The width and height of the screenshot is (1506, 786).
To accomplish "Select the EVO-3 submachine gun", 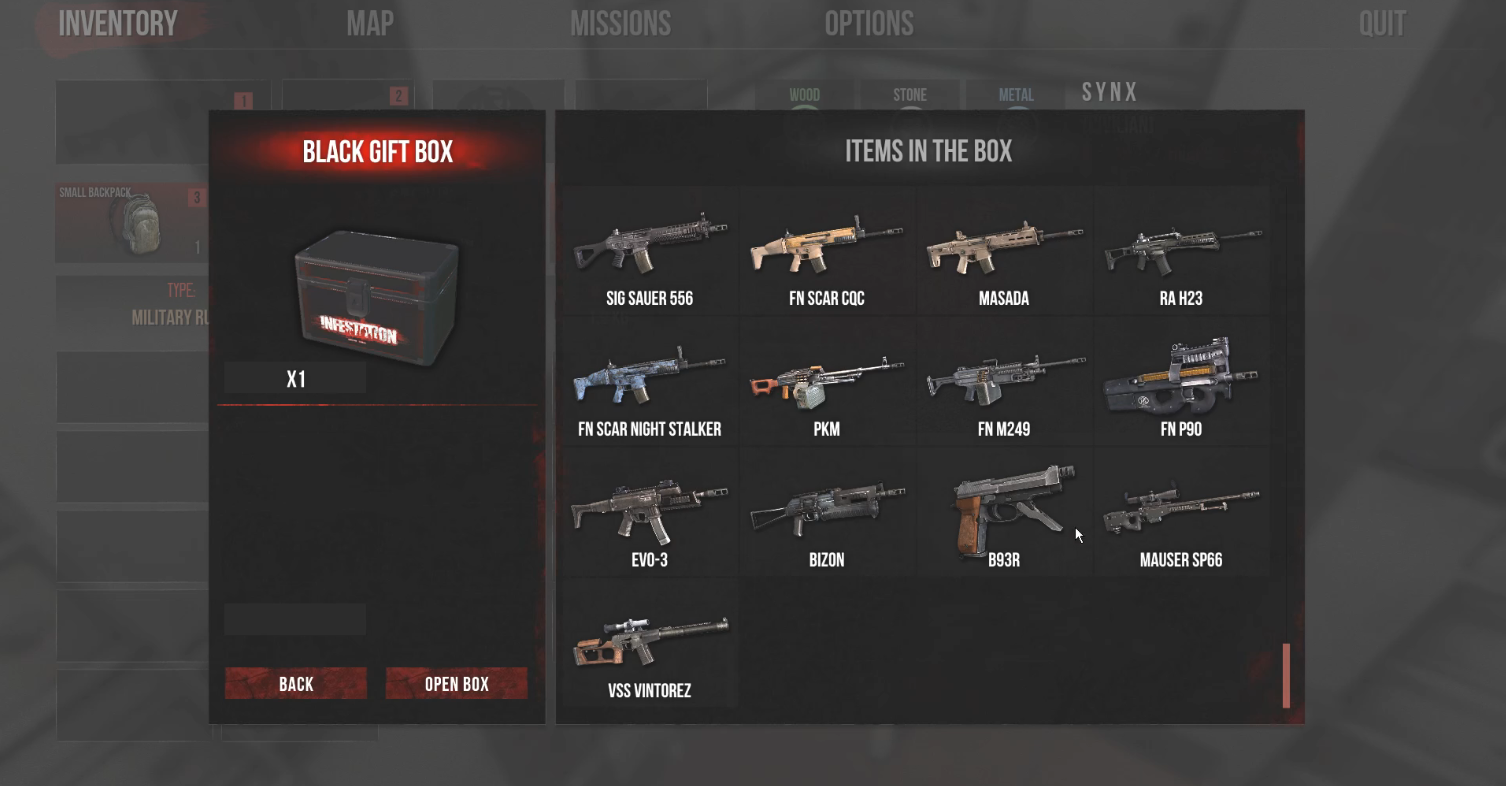I will [x=650, y=514].
